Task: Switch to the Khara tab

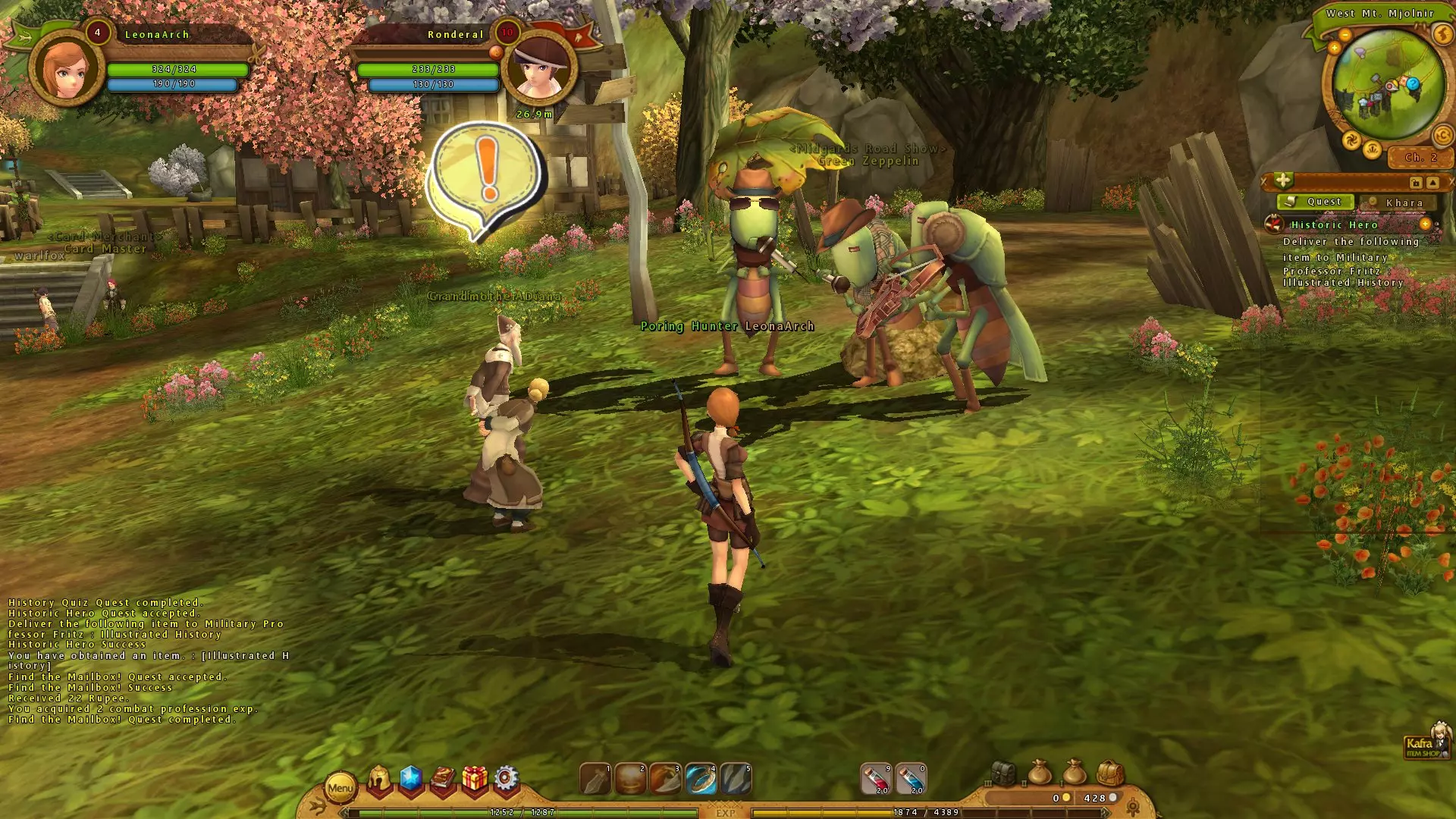Action: click(1398, 202)
